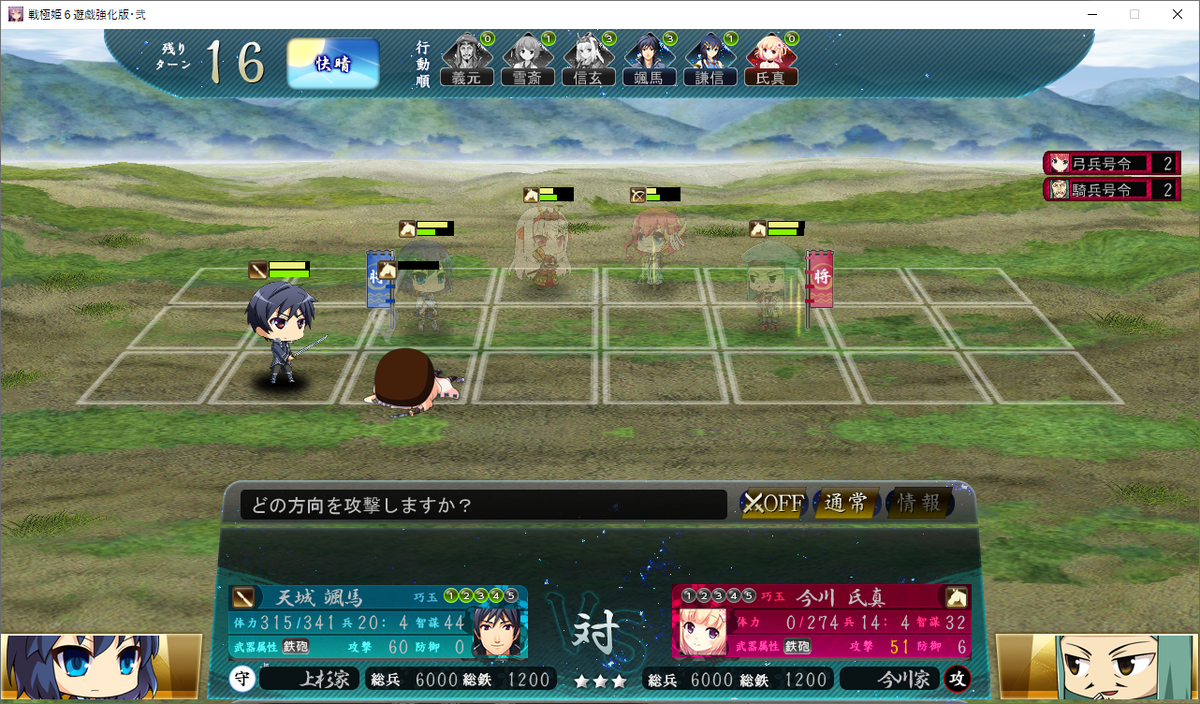This screenshot has width=1200, height=704.
Task: Click 颯馬 portrait in turn order
Action: (x=649, y=60)
